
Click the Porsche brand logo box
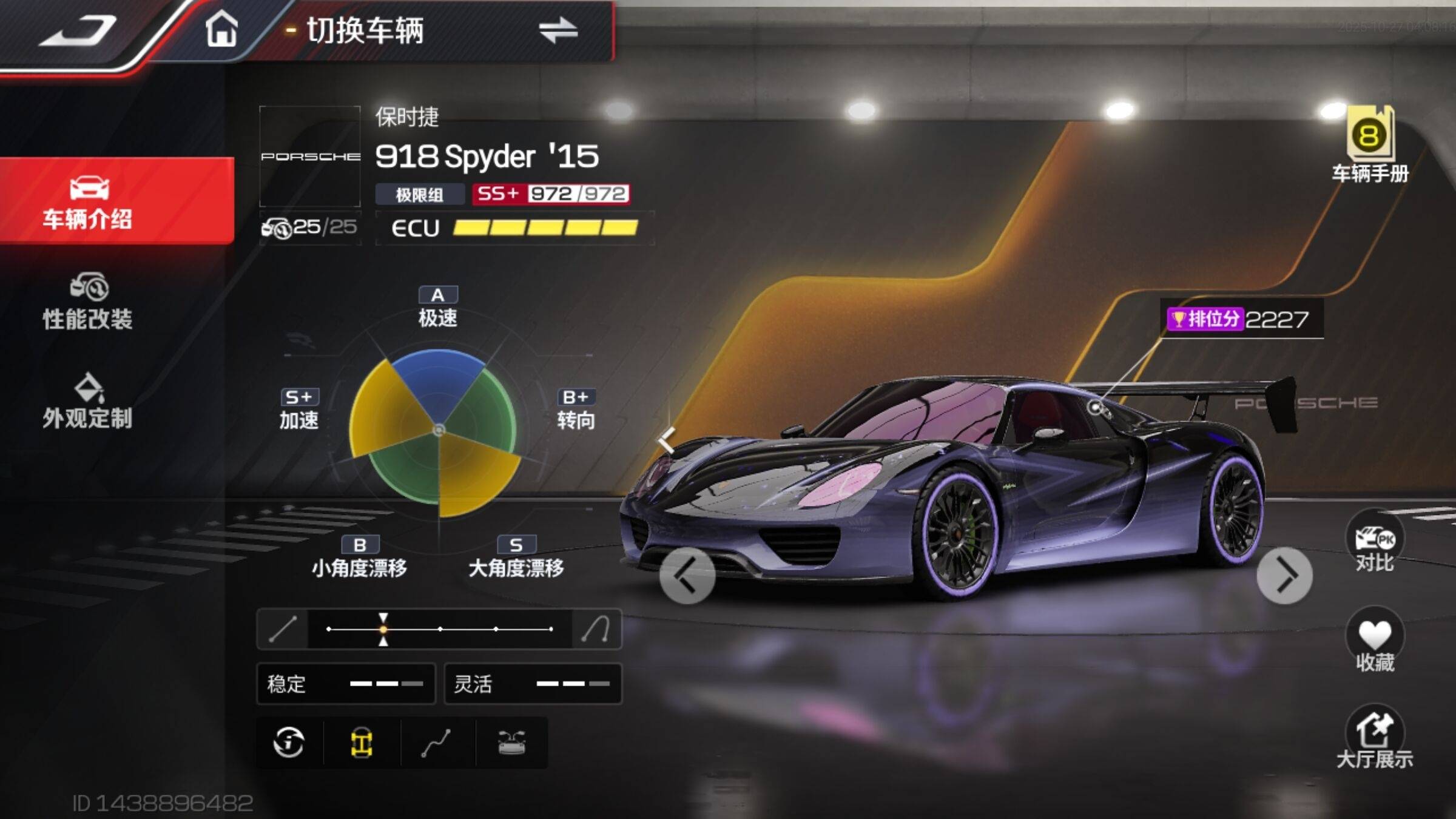pyautogui.click(x=310, y=157)
